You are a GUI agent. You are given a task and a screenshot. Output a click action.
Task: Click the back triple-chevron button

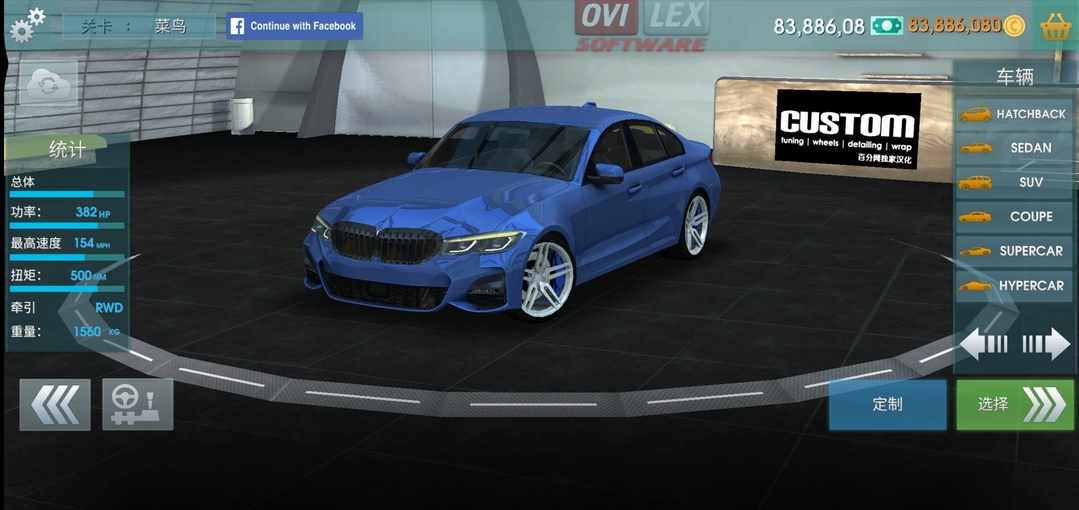pos(55,404)
